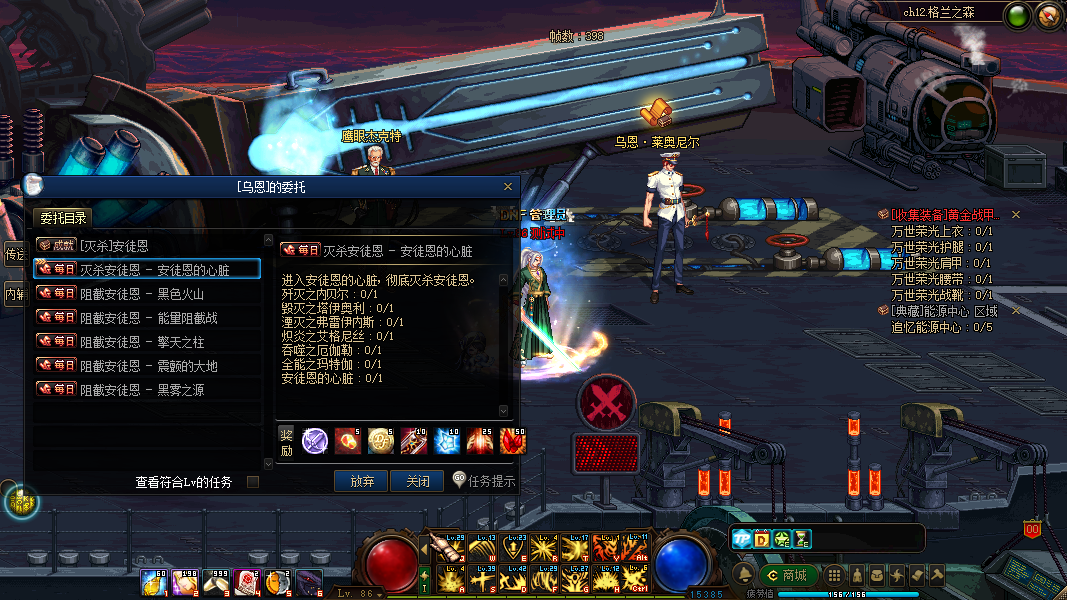Open the grid menu button beside 商城
Image resolution: width=1067 pixels, height=600 pixels.
(833, 575)
